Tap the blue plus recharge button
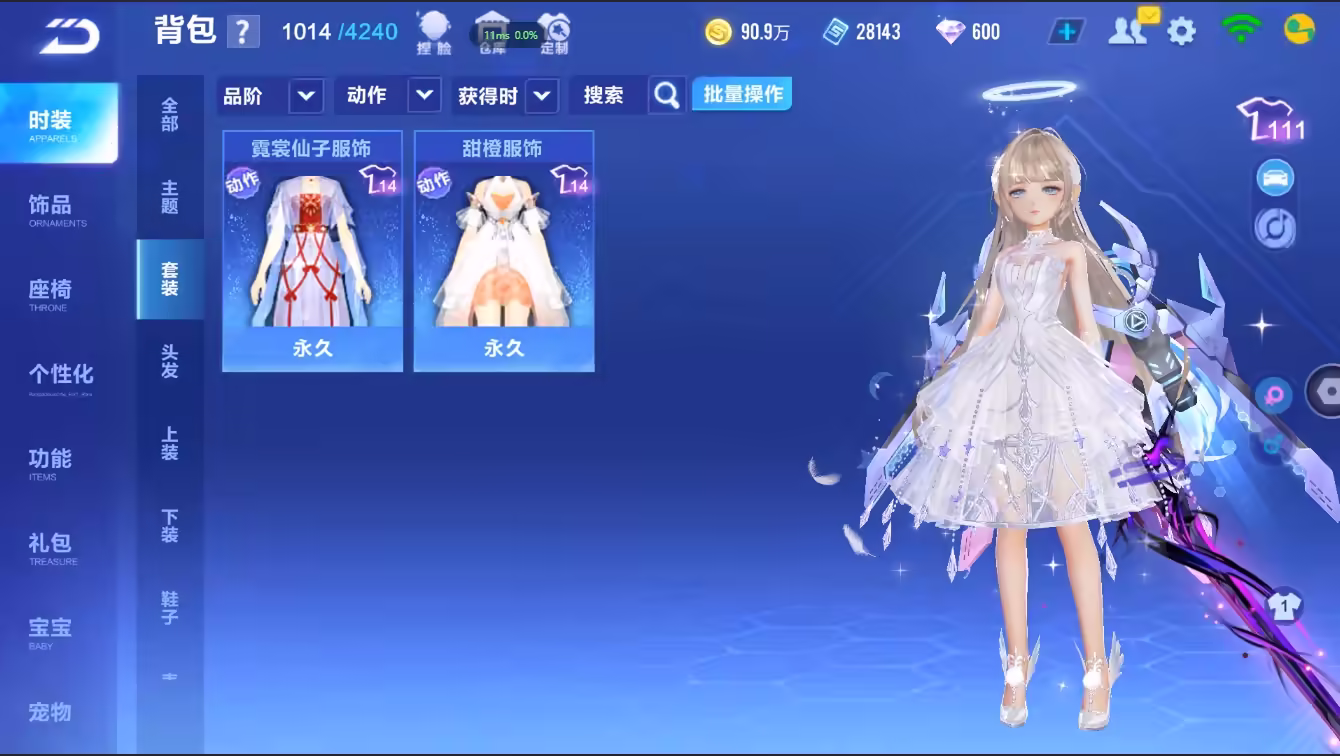This screenshot has height=756, width=1340. 1066,32
